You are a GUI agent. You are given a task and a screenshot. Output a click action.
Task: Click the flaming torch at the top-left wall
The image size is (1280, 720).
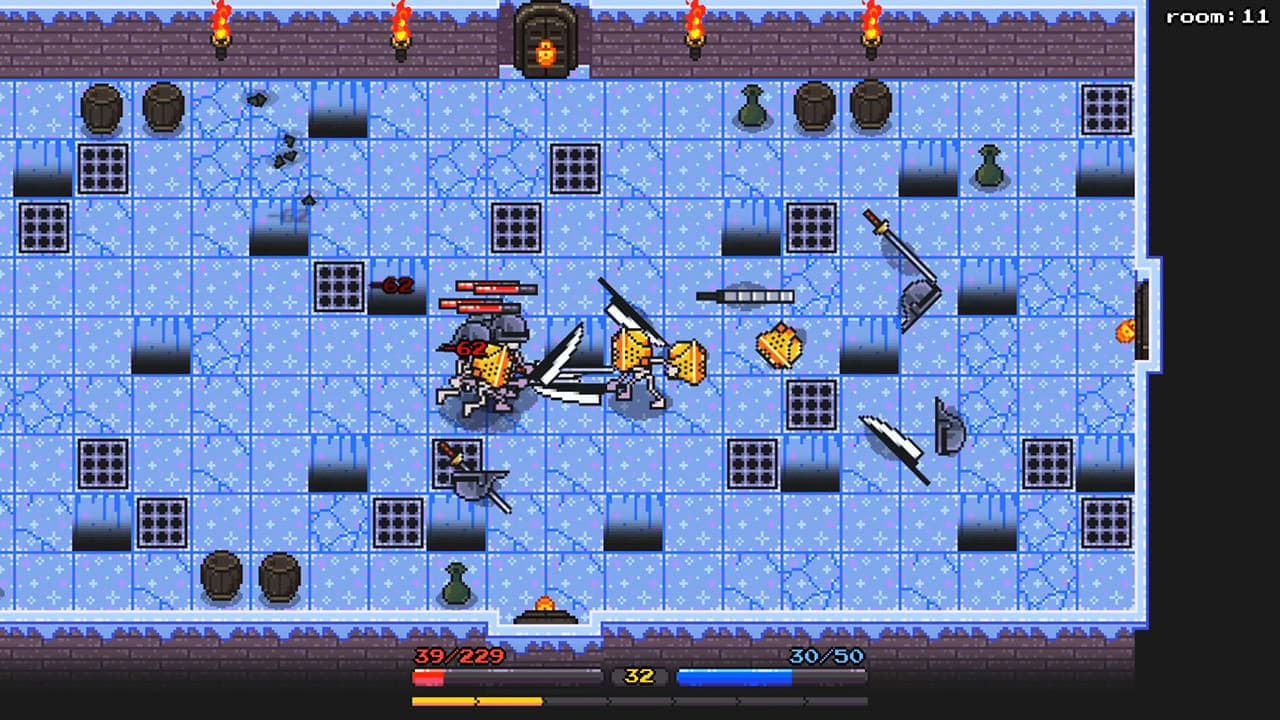pyautogui.click(x=218, y=30)
